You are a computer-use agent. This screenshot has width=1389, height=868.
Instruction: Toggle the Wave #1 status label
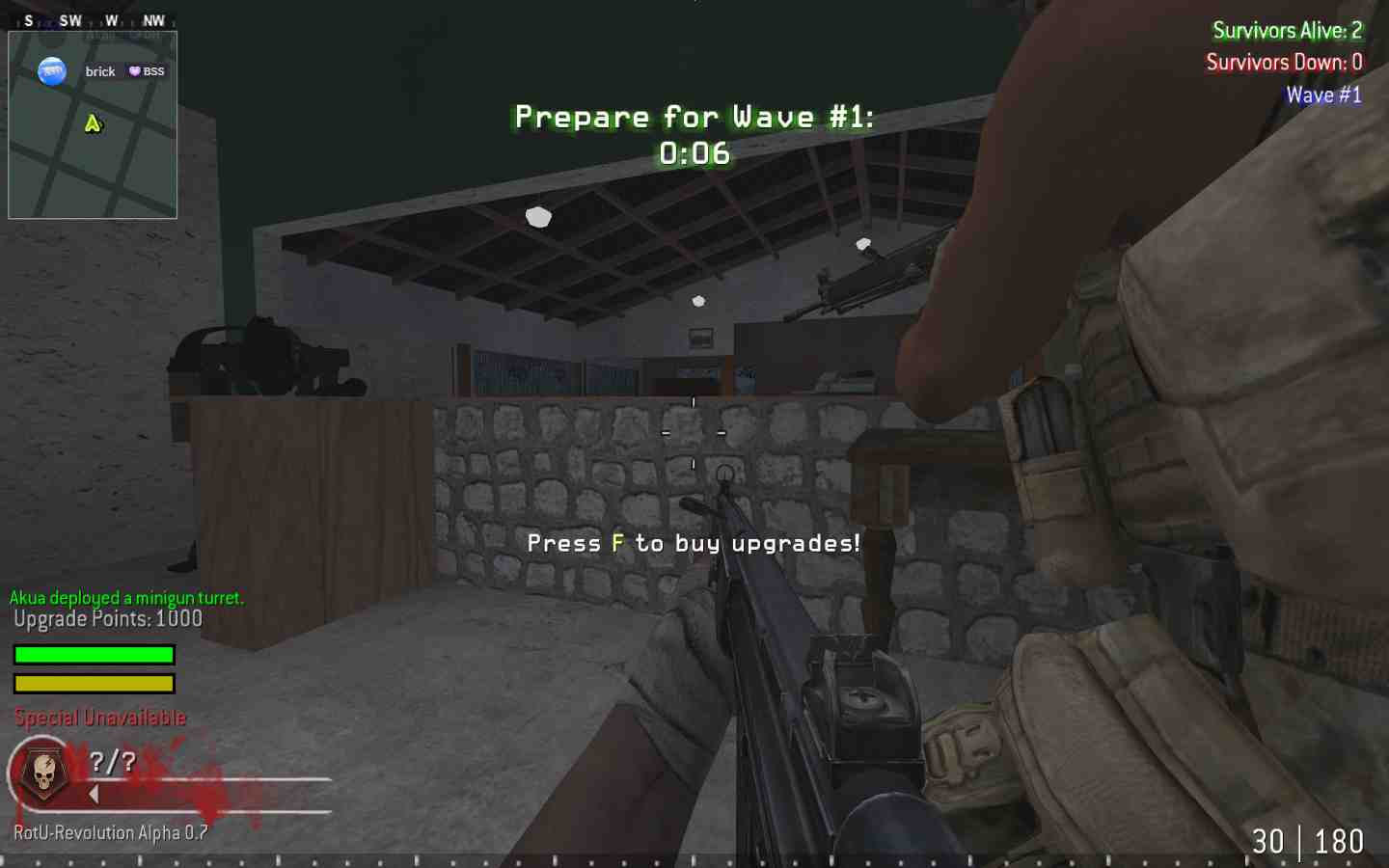[x=1323, y=95]
